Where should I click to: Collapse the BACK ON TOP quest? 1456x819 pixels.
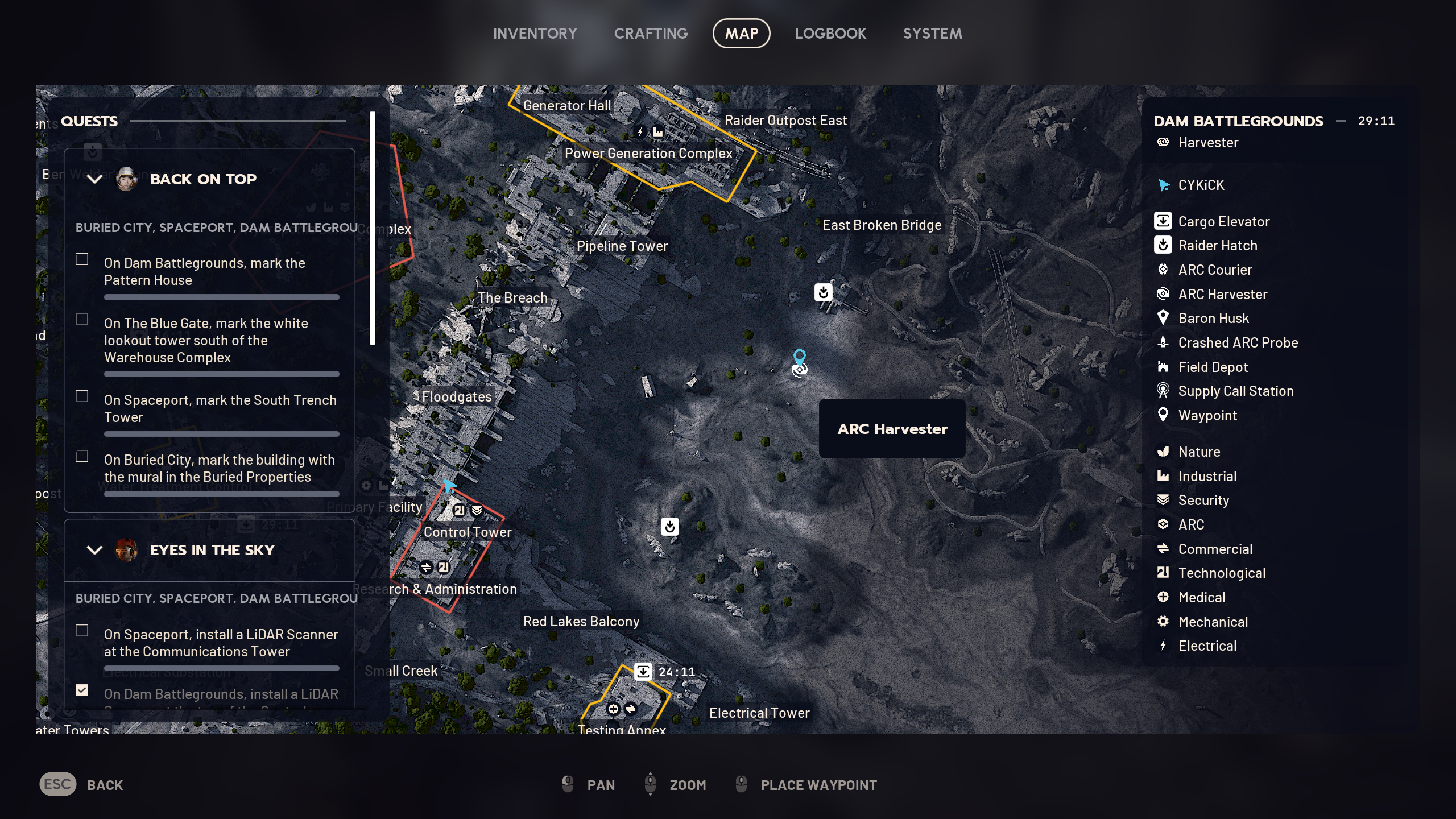click(x=94, y=179)
